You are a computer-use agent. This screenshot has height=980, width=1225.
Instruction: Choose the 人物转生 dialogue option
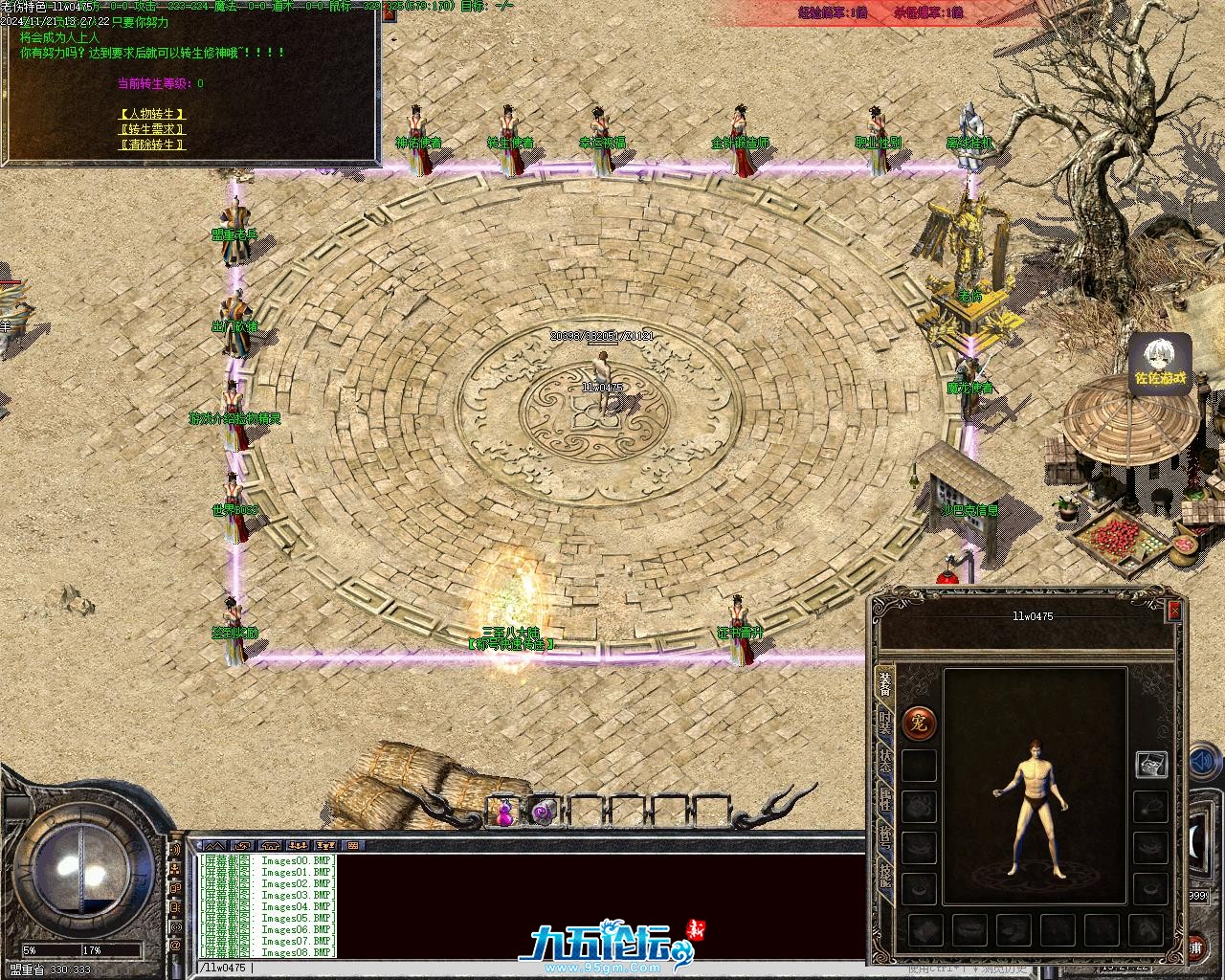click(152, 114)
